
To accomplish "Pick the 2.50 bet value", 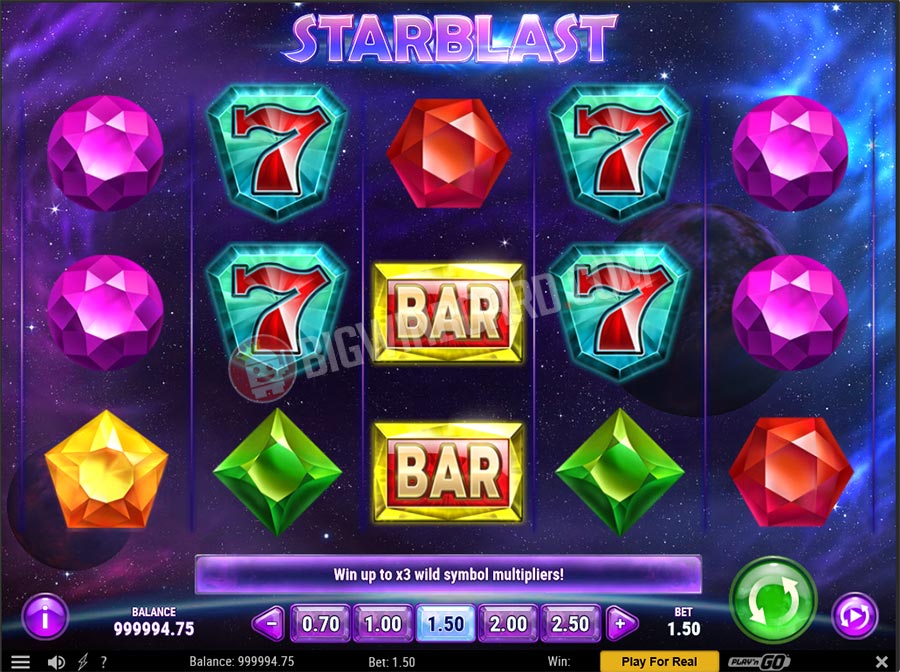I will [x=571, y=623].
